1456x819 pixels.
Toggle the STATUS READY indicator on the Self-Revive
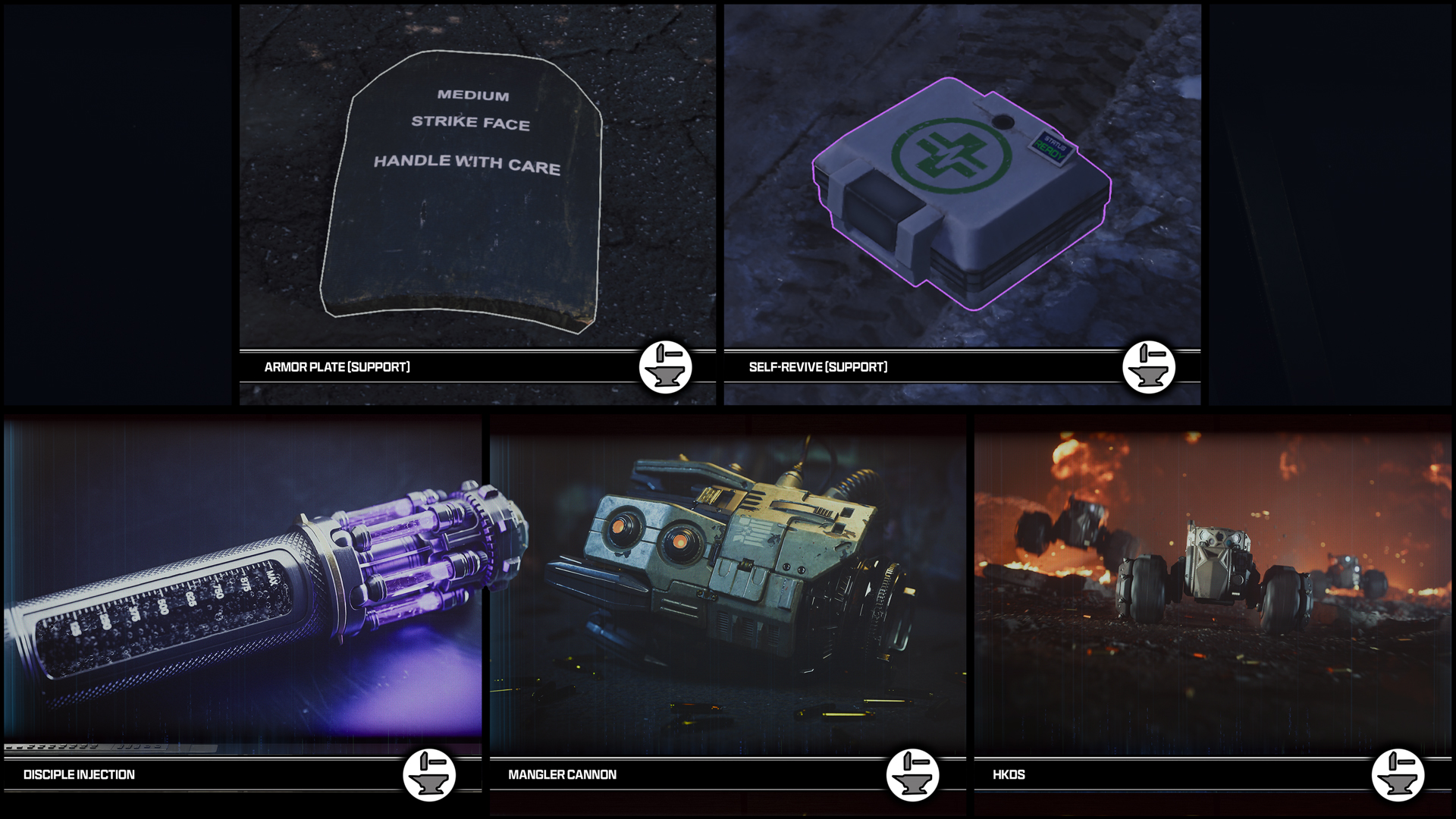[x=1053, y=146]
